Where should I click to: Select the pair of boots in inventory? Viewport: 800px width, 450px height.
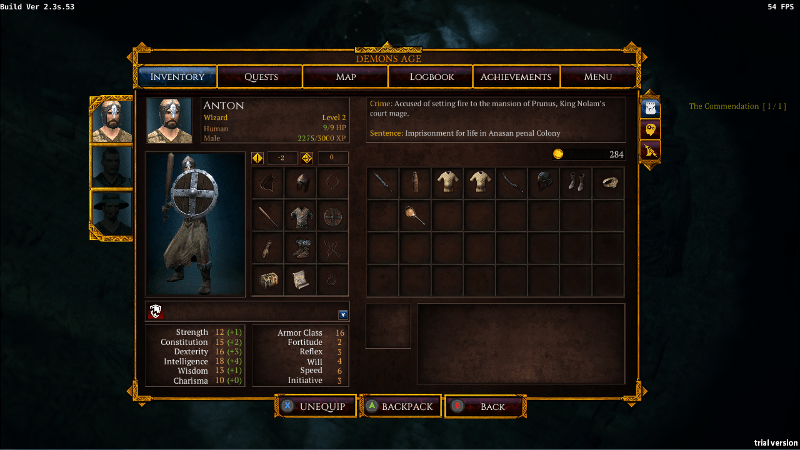click(576, 183)
